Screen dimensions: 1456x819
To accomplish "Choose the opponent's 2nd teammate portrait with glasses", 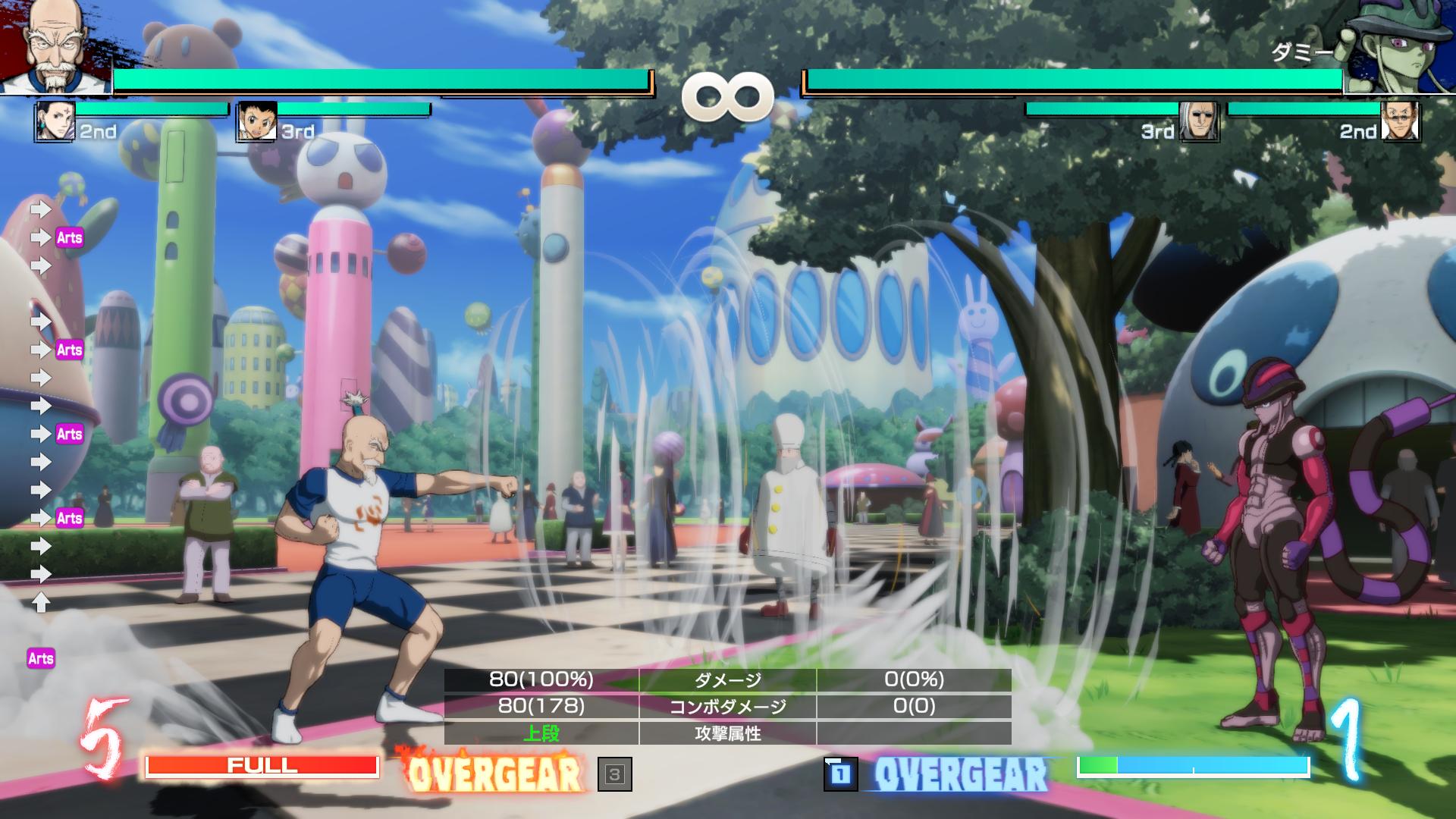I will pos(1400,121).
